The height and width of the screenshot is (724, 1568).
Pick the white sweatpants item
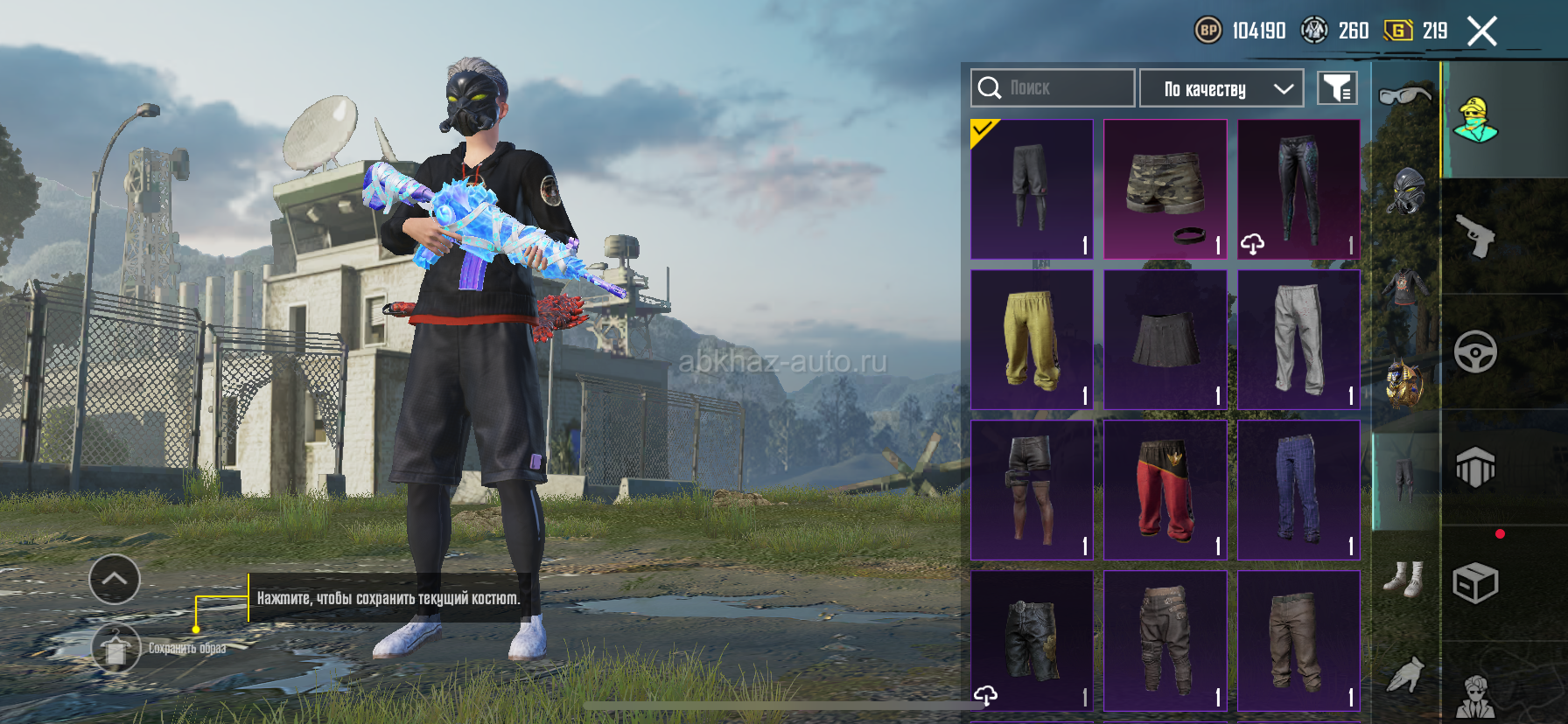1298,339
